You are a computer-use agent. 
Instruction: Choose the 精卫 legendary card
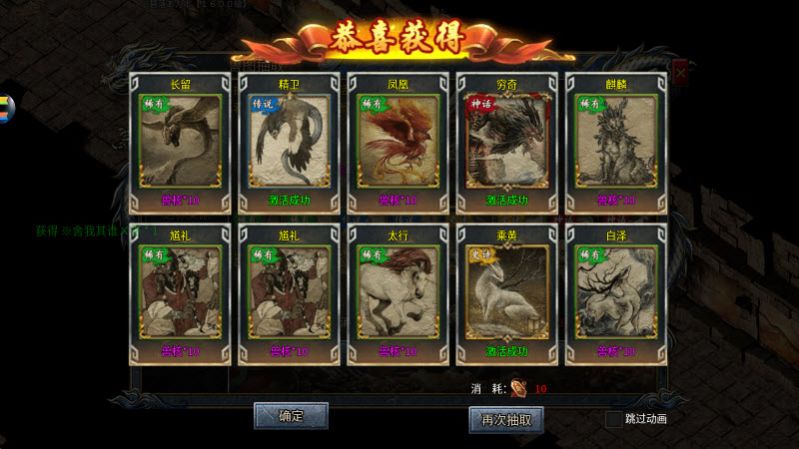tap(289, 140)
